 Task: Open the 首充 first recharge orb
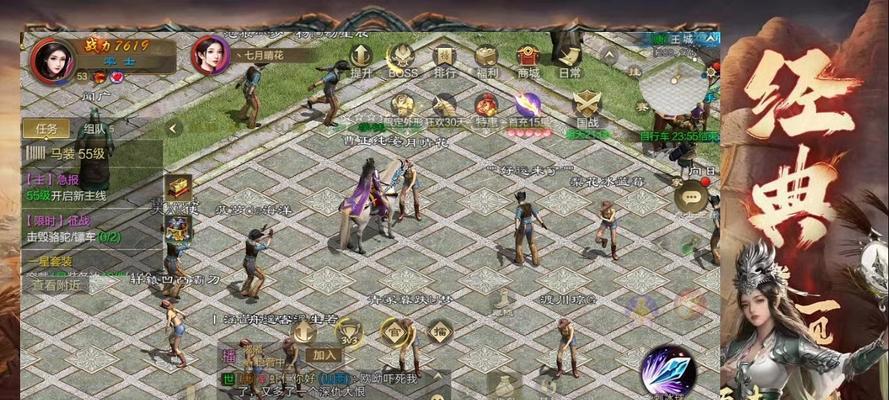click(x=527, y=105)
